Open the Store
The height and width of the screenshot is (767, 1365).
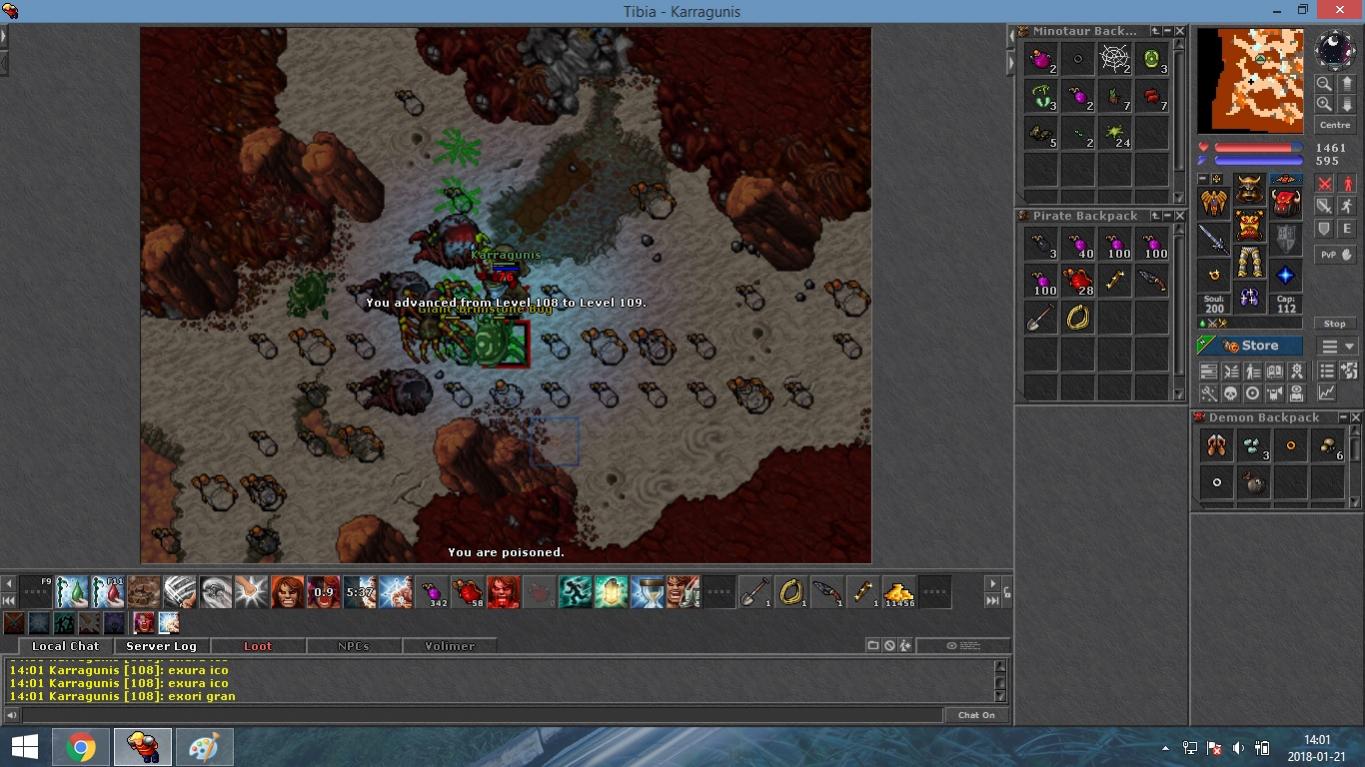pos(1250,346)
